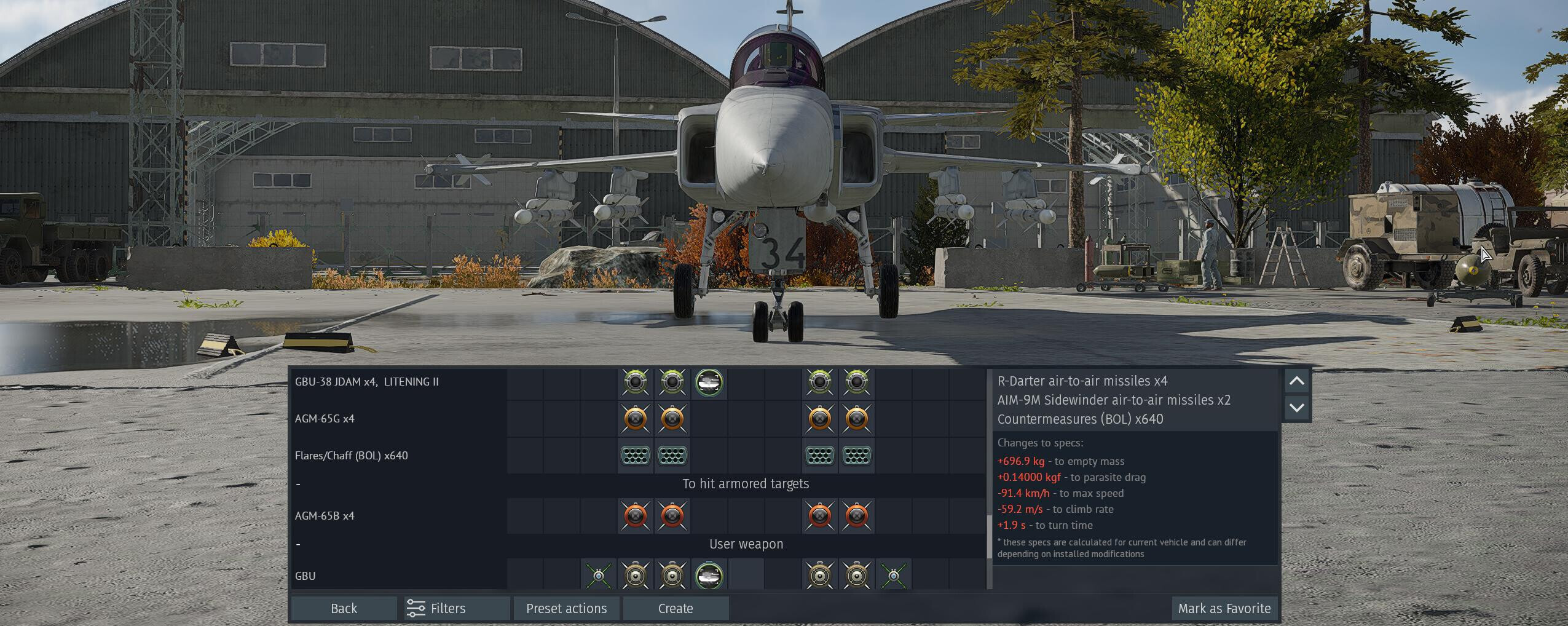Viewport: 1568px width, 626px height.
Task: Collapse the To hit armored targets section
Action: [299, 484]
